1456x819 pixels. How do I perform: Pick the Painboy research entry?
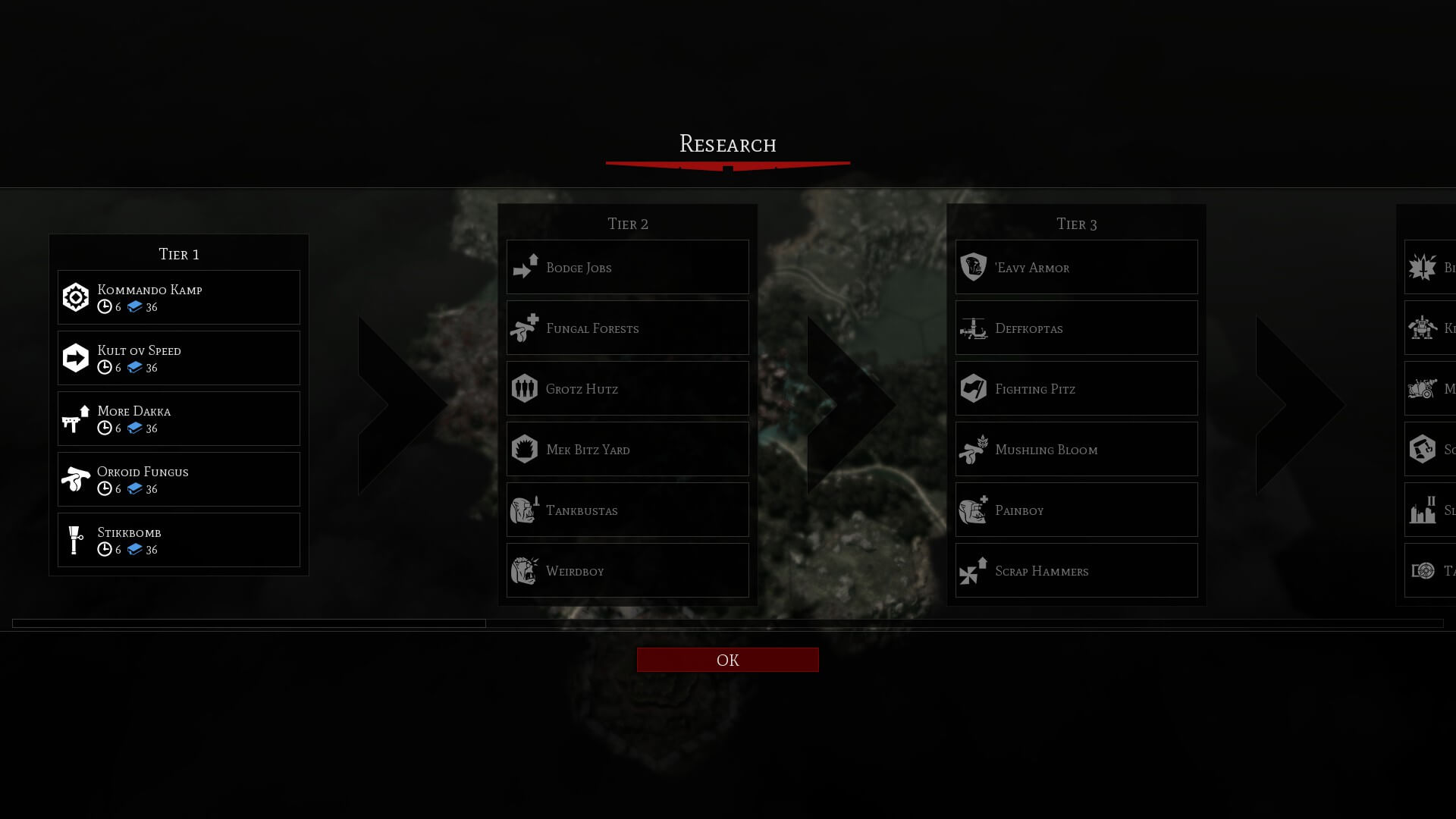click(x=1077, y=510)
